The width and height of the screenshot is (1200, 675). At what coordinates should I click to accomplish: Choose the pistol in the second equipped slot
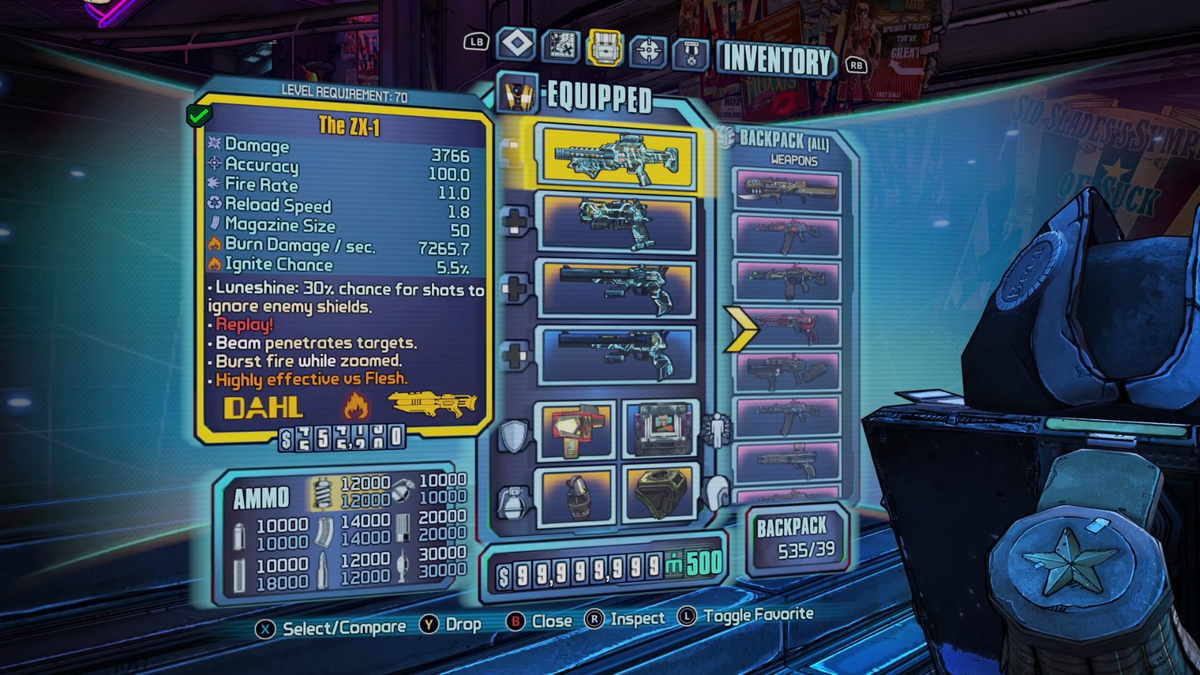[615, 222]
